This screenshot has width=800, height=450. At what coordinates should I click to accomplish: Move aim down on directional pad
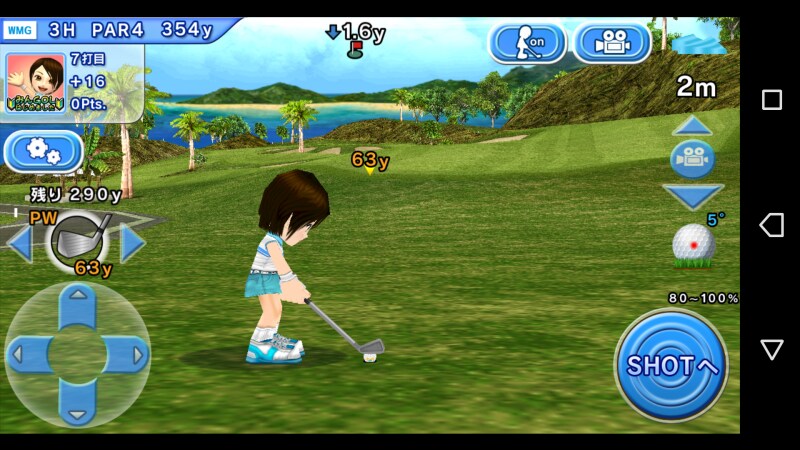coord(77,402)
